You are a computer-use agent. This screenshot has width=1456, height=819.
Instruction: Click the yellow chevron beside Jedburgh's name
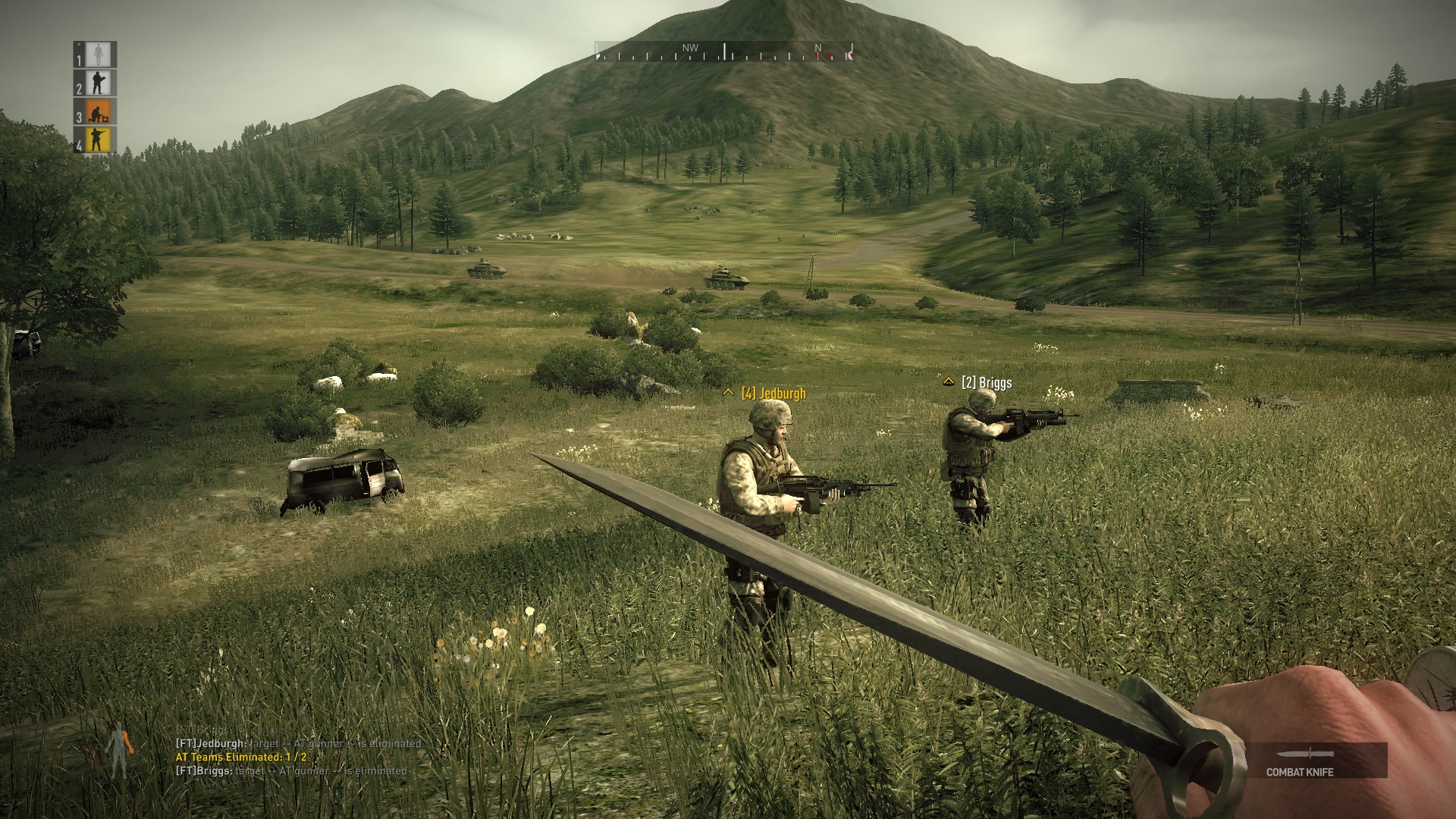730,391
